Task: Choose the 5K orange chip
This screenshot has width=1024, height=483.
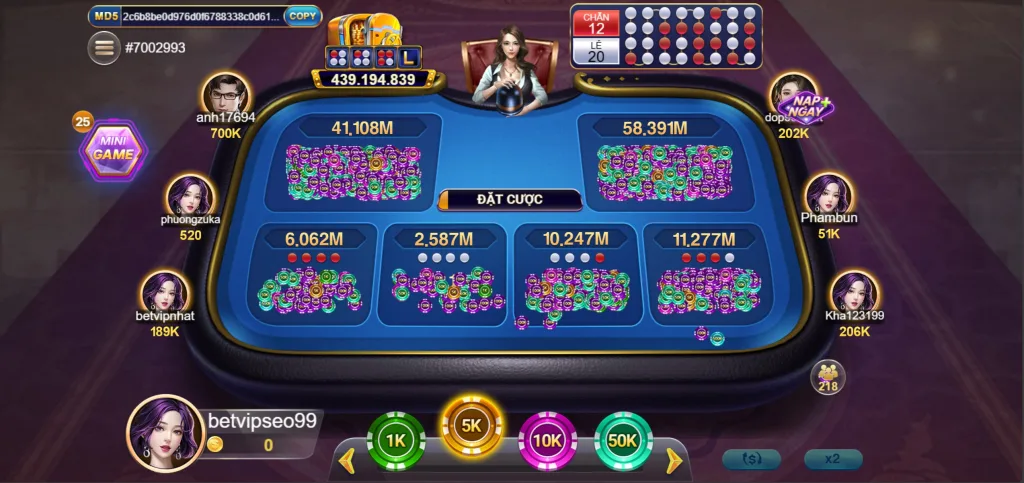Action: [x=472, y=426]
